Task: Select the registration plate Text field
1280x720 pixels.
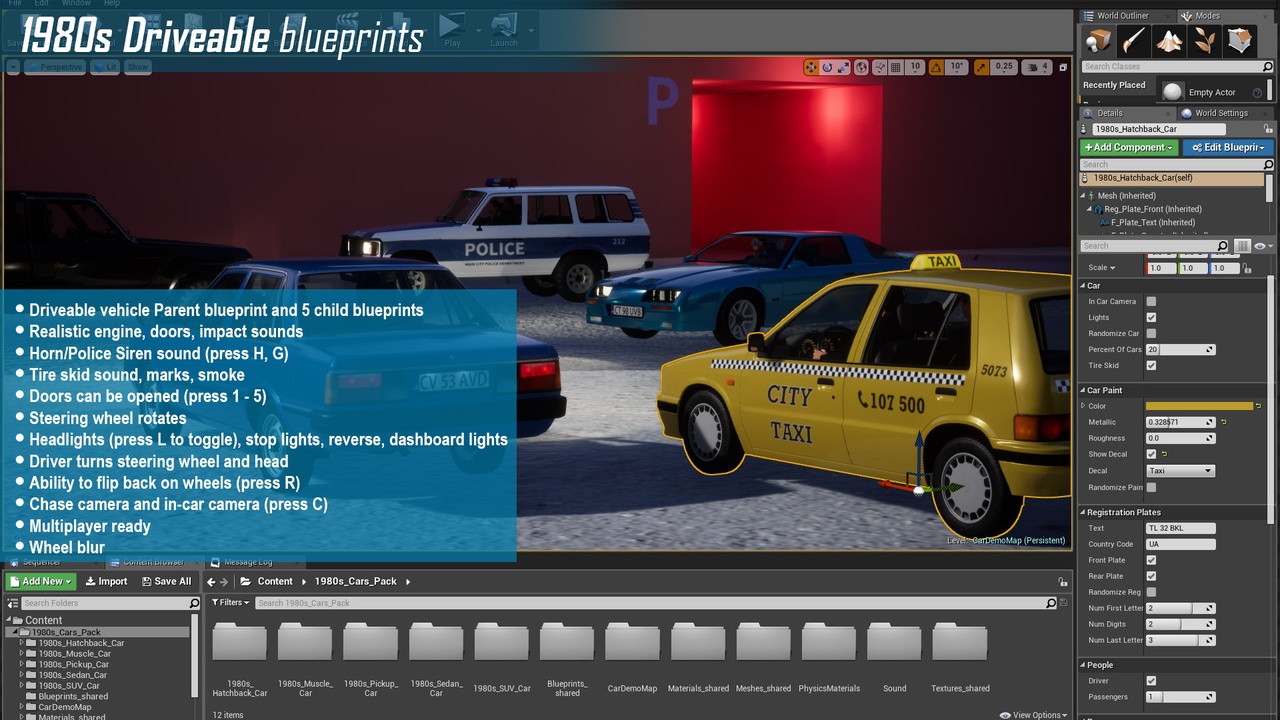Action: [x=1180, y=528]
